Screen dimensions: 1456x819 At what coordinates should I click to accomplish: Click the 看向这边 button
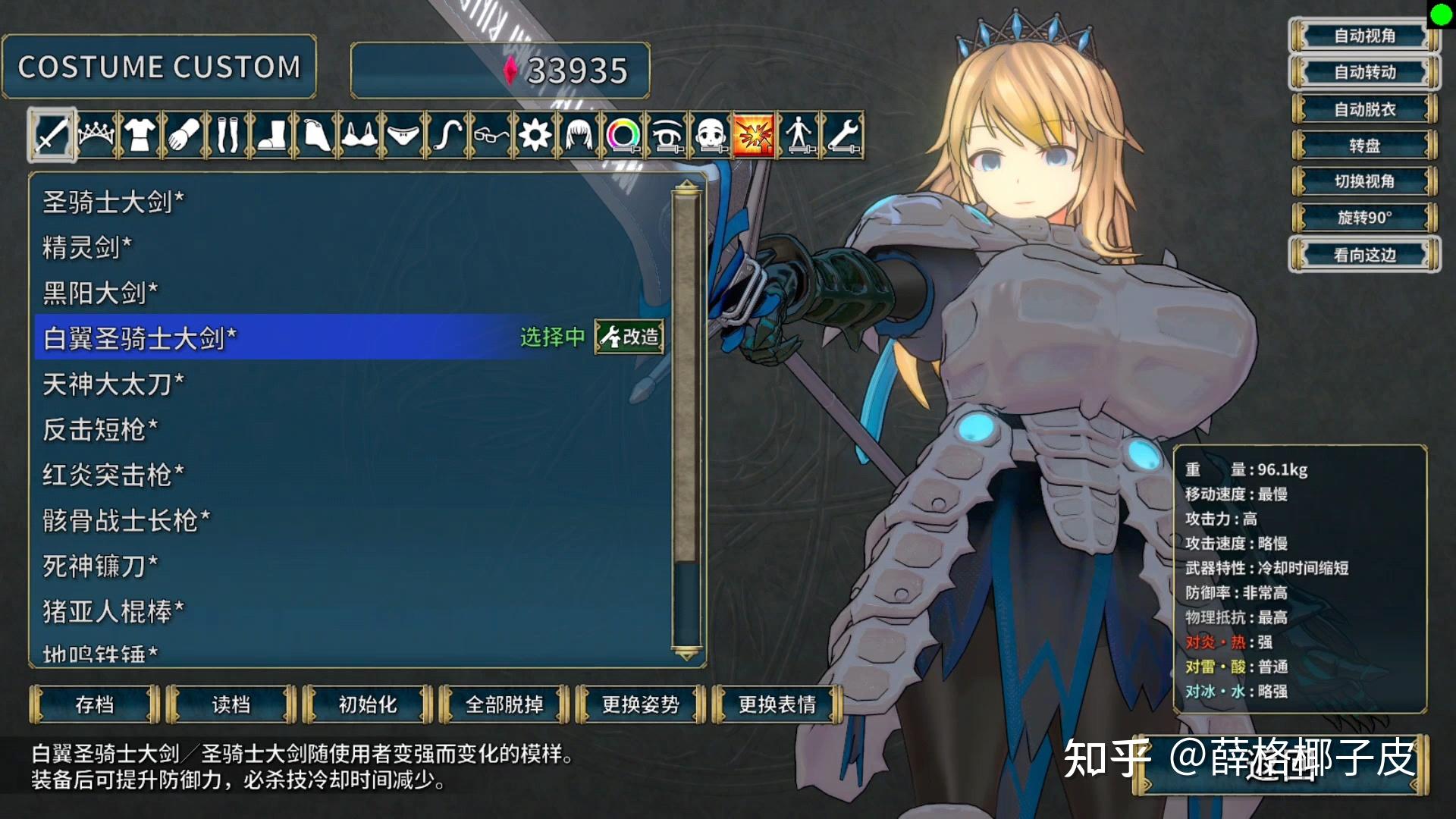(1364, 255)
